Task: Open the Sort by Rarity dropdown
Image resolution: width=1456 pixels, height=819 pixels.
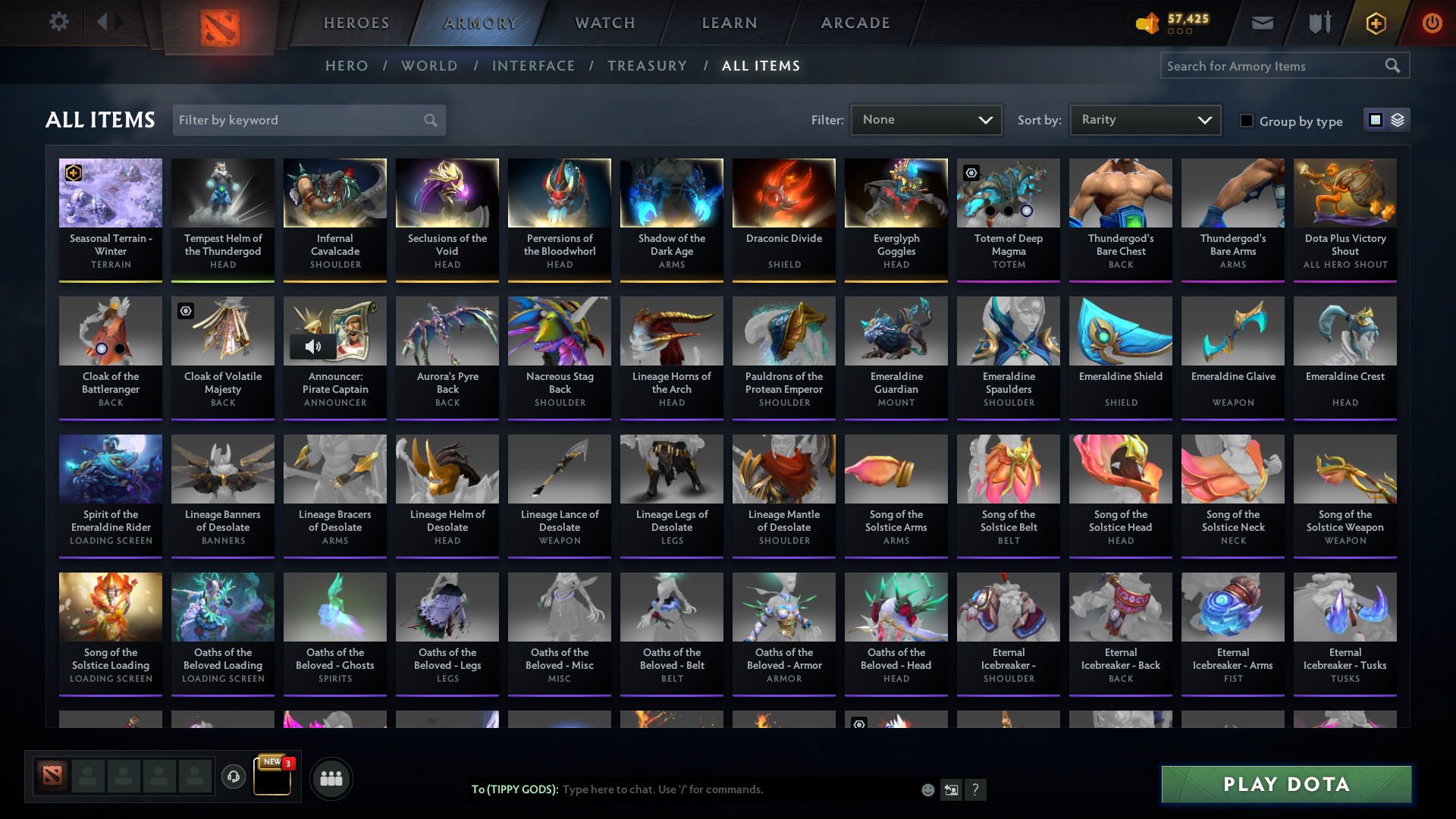Action: (x=1144, y=119)
